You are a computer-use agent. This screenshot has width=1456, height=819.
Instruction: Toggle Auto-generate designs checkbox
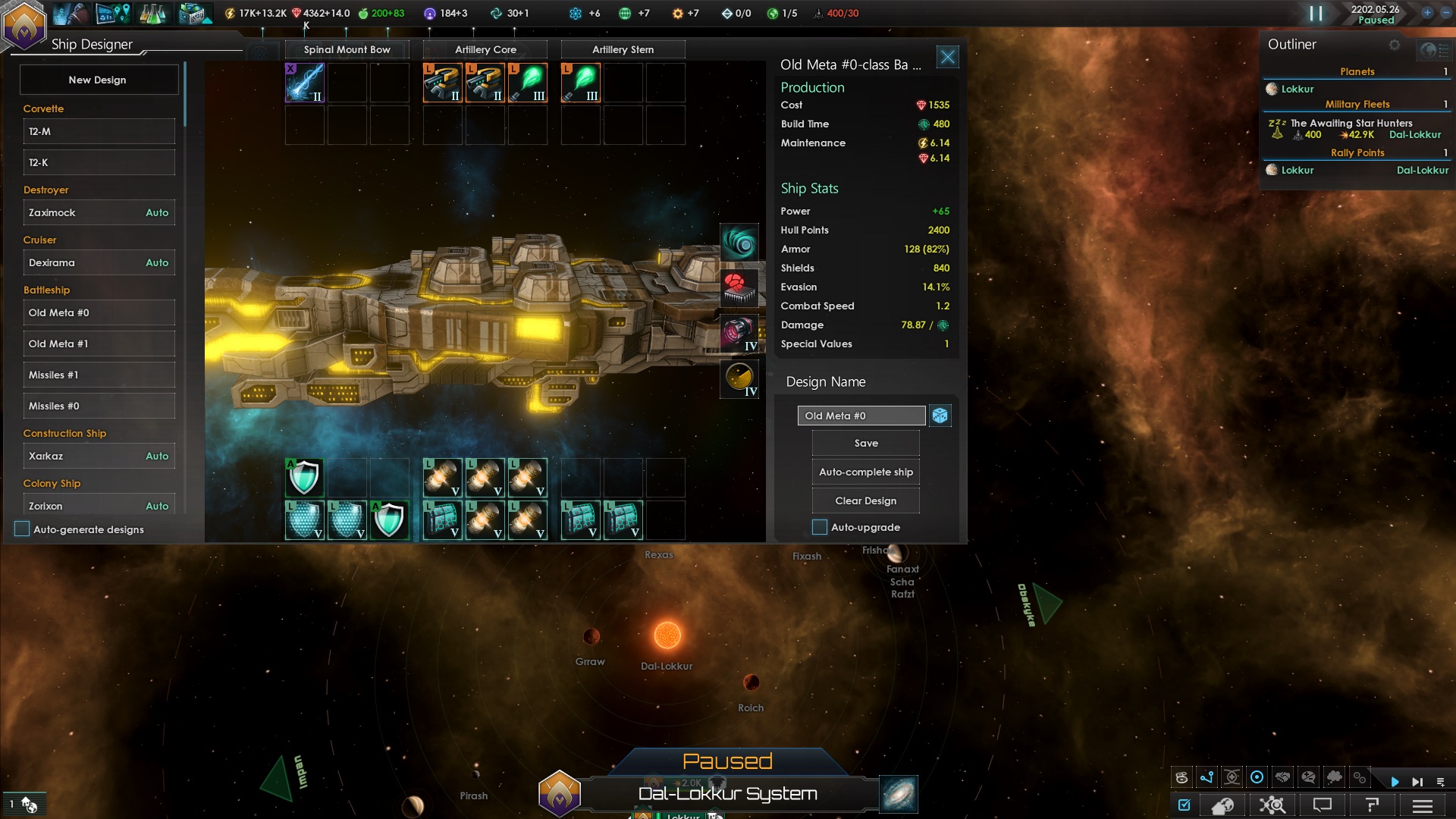[22, 529]
